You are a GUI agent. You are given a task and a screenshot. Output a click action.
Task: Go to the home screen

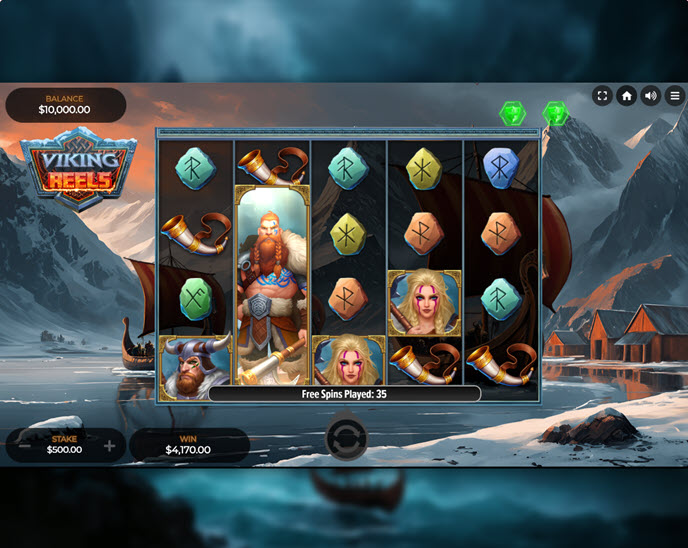pyautogui.click(x=627, y=96)
